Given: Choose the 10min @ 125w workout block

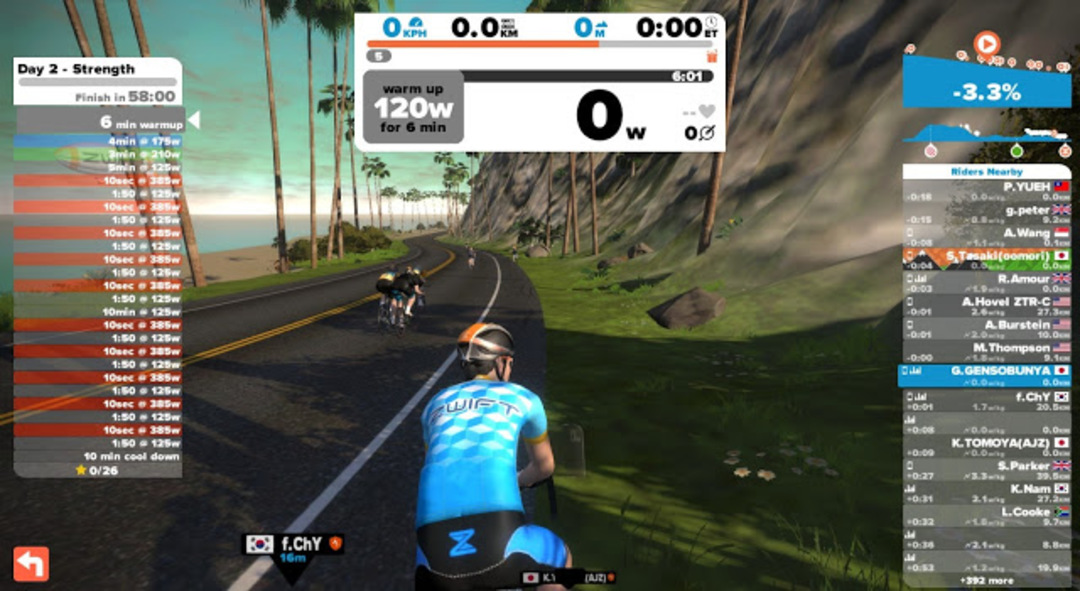Looking at the screenshot, I should [x=99, y=311].
